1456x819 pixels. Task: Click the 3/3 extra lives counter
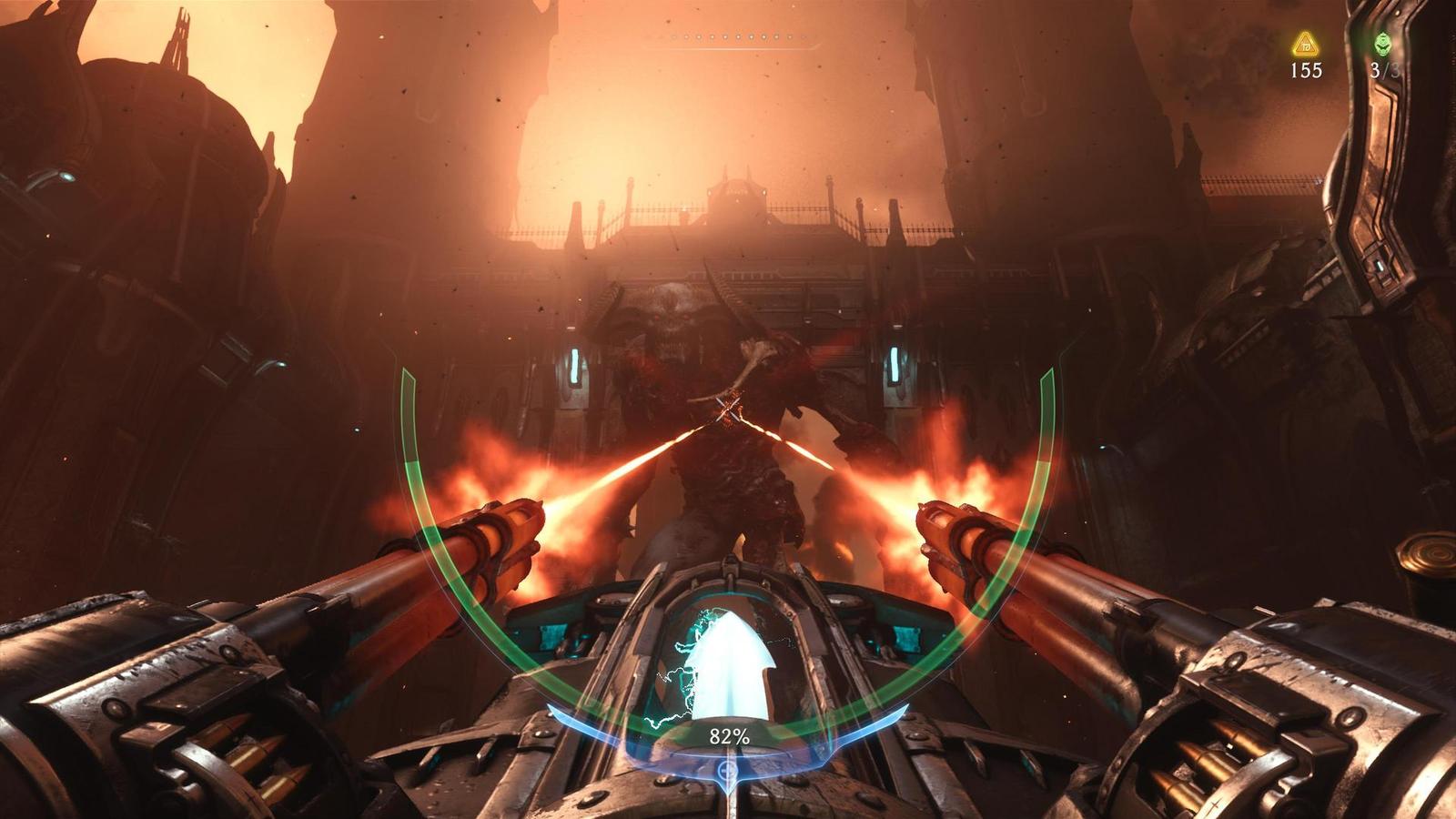(x=1383, y=69)
